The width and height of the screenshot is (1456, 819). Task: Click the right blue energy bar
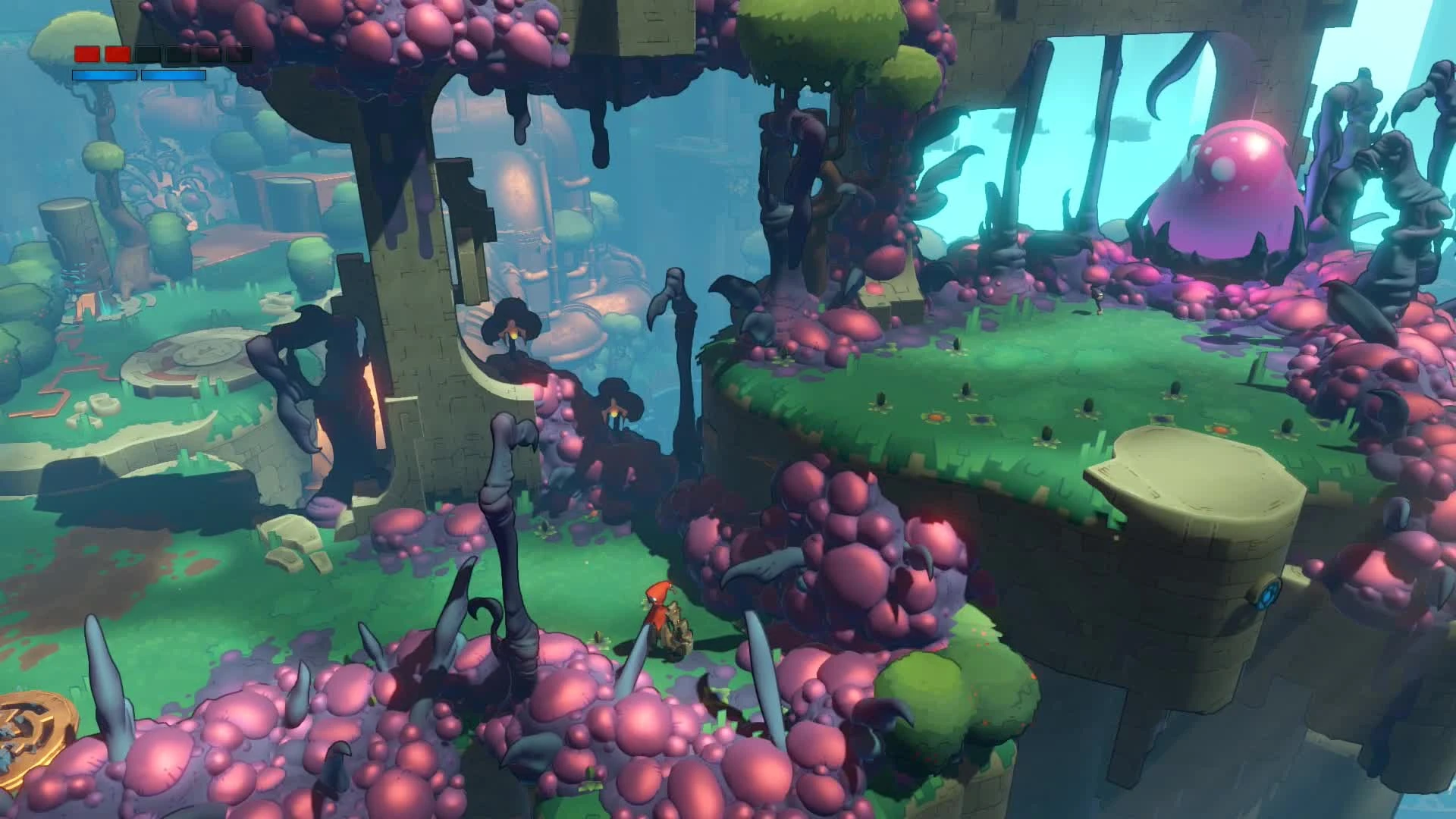click(x=174, y=74)
